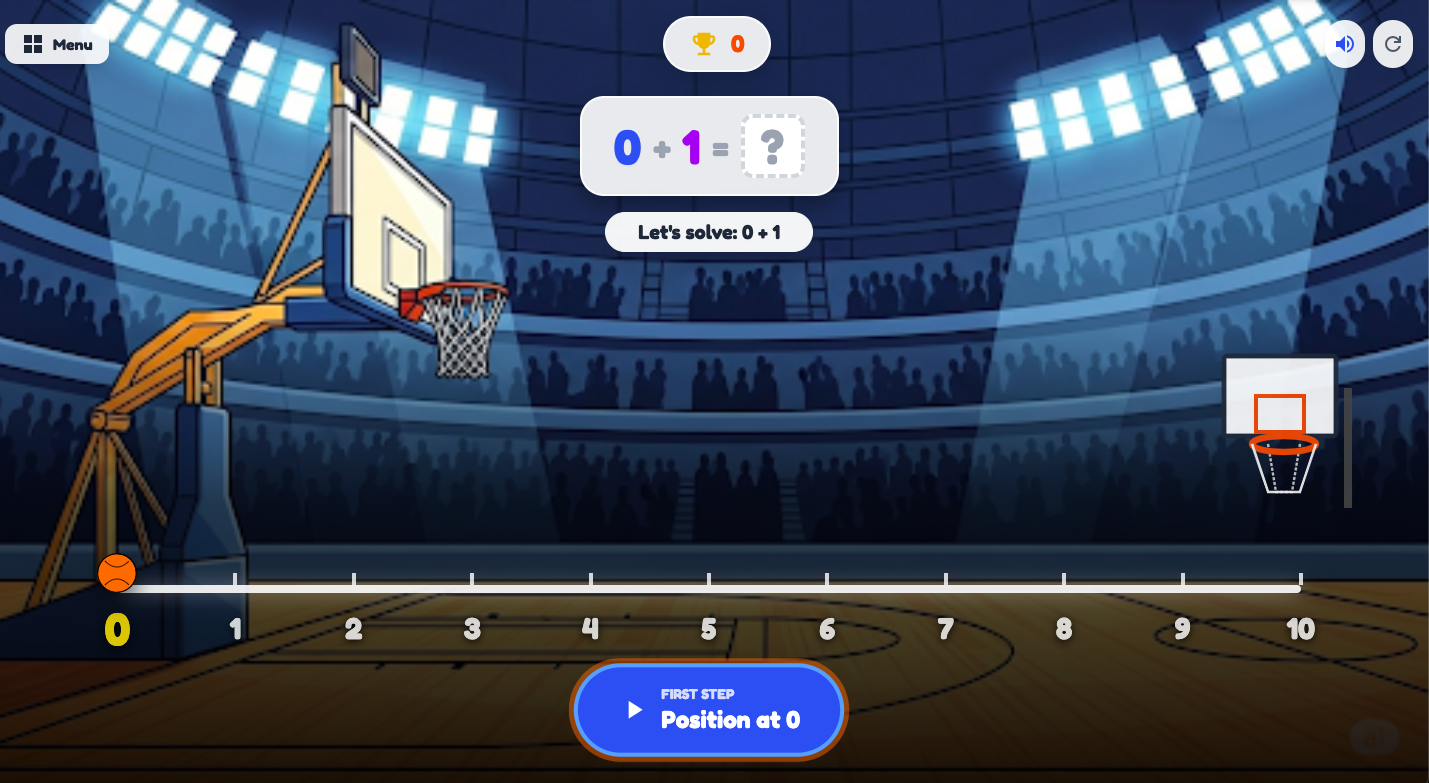Click the number 1 on the number line
Image resolution: width=1429 pixels, height=783 pixels.
pos(235,629)
